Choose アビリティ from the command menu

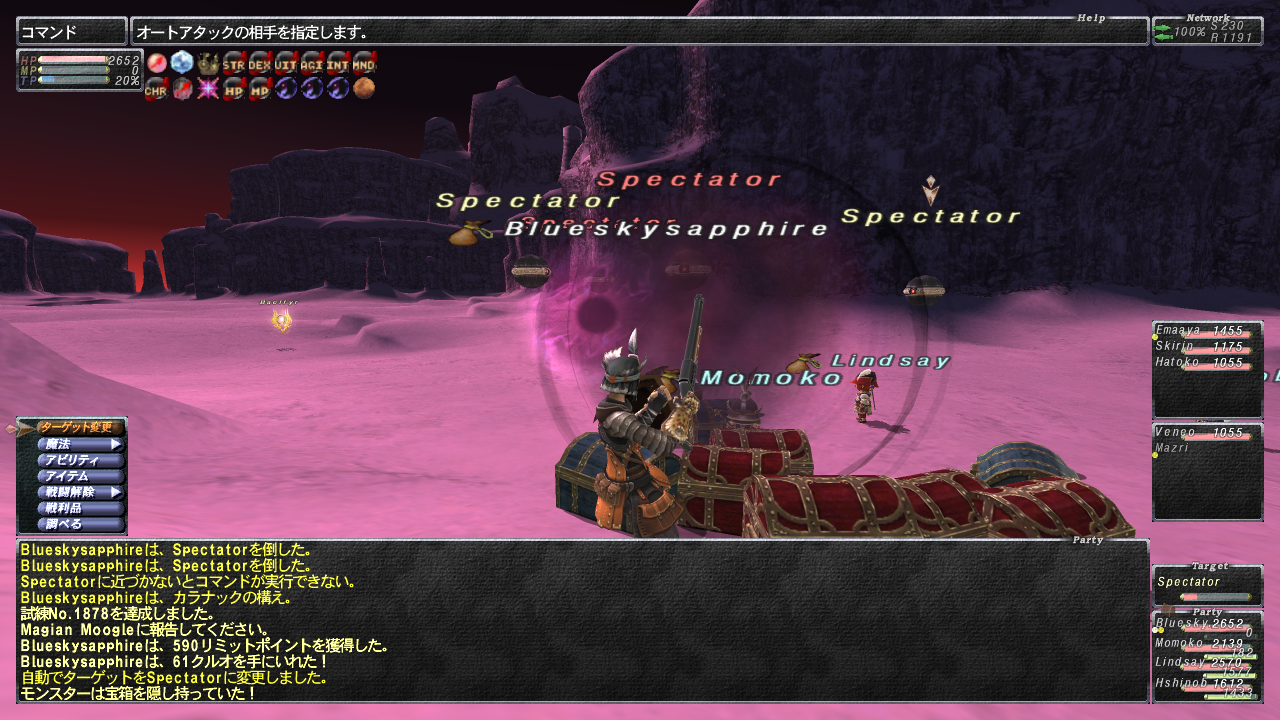tap(79, 460)
